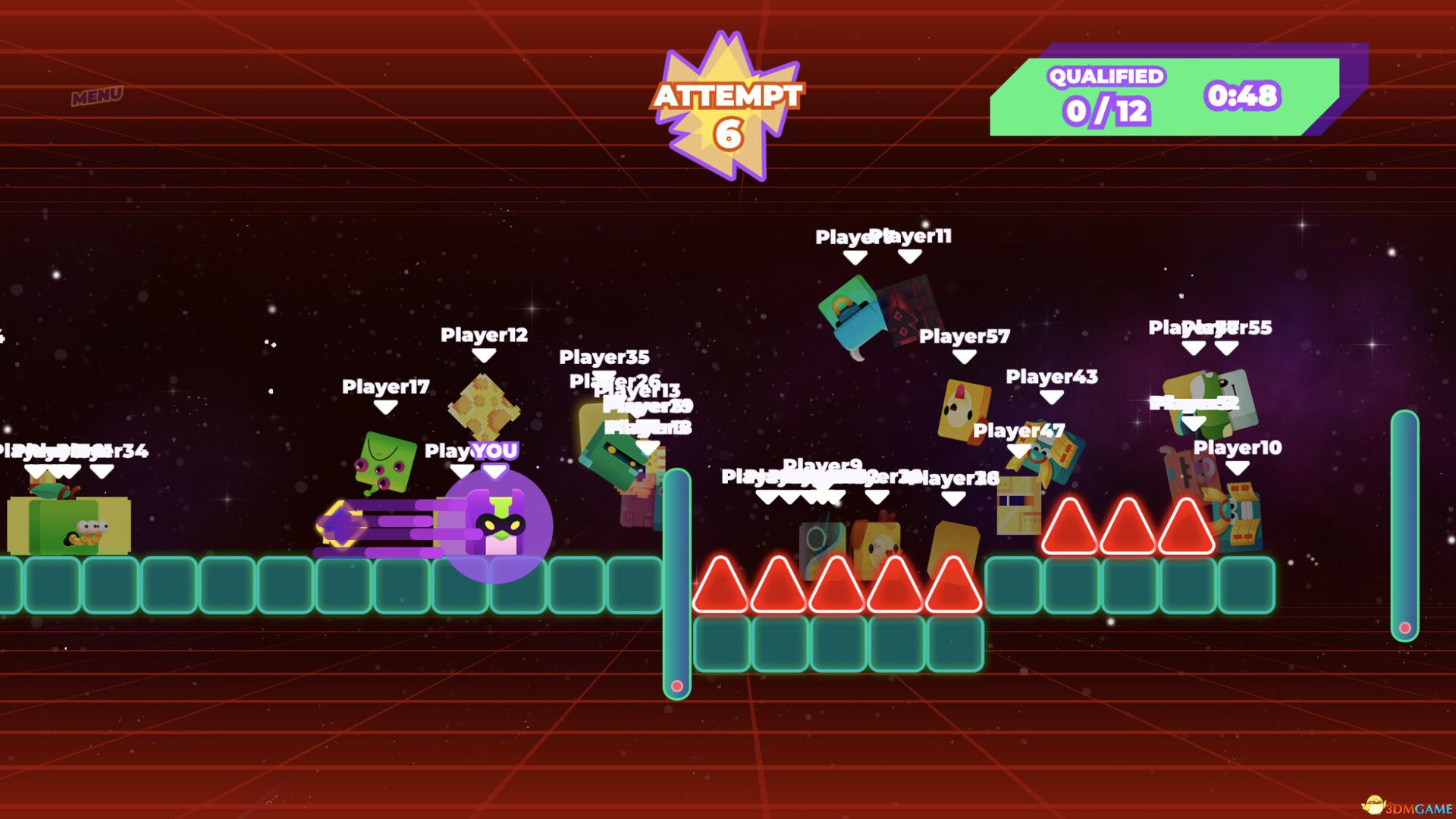The width and height of the screenshot is (1456, 819).
Task: Open the MENU in the top left
Action: [97, 96]
